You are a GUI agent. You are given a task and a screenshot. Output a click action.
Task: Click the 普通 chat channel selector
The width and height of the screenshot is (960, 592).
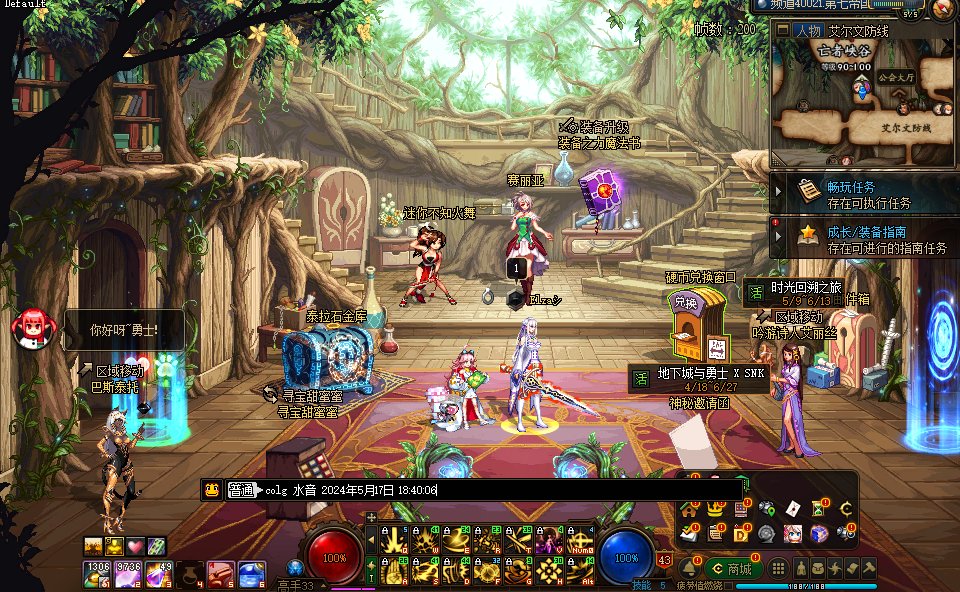click(x=242, y=490)
